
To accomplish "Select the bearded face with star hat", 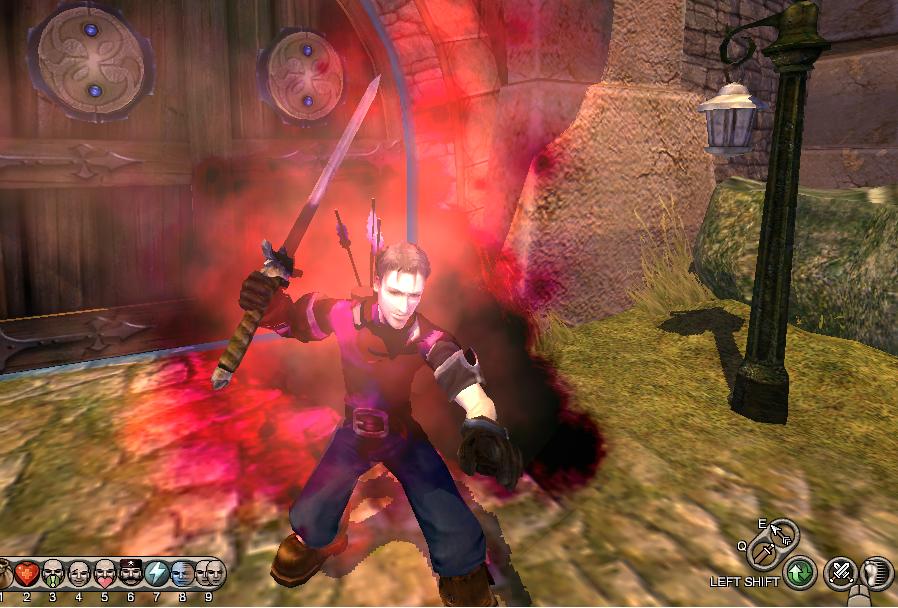I will pos(131,573).
